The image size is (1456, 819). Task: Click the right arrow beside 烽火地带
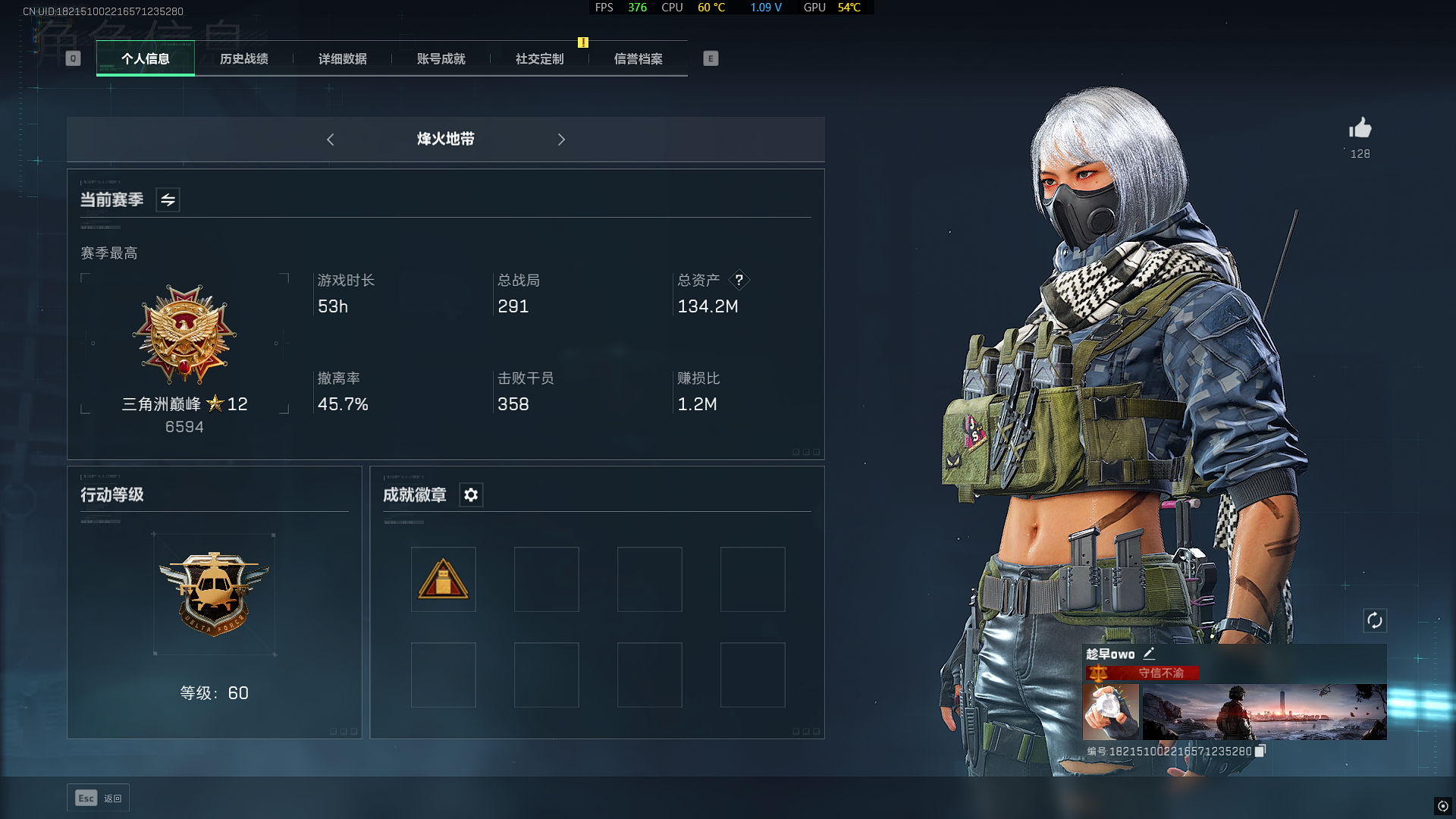561,140
